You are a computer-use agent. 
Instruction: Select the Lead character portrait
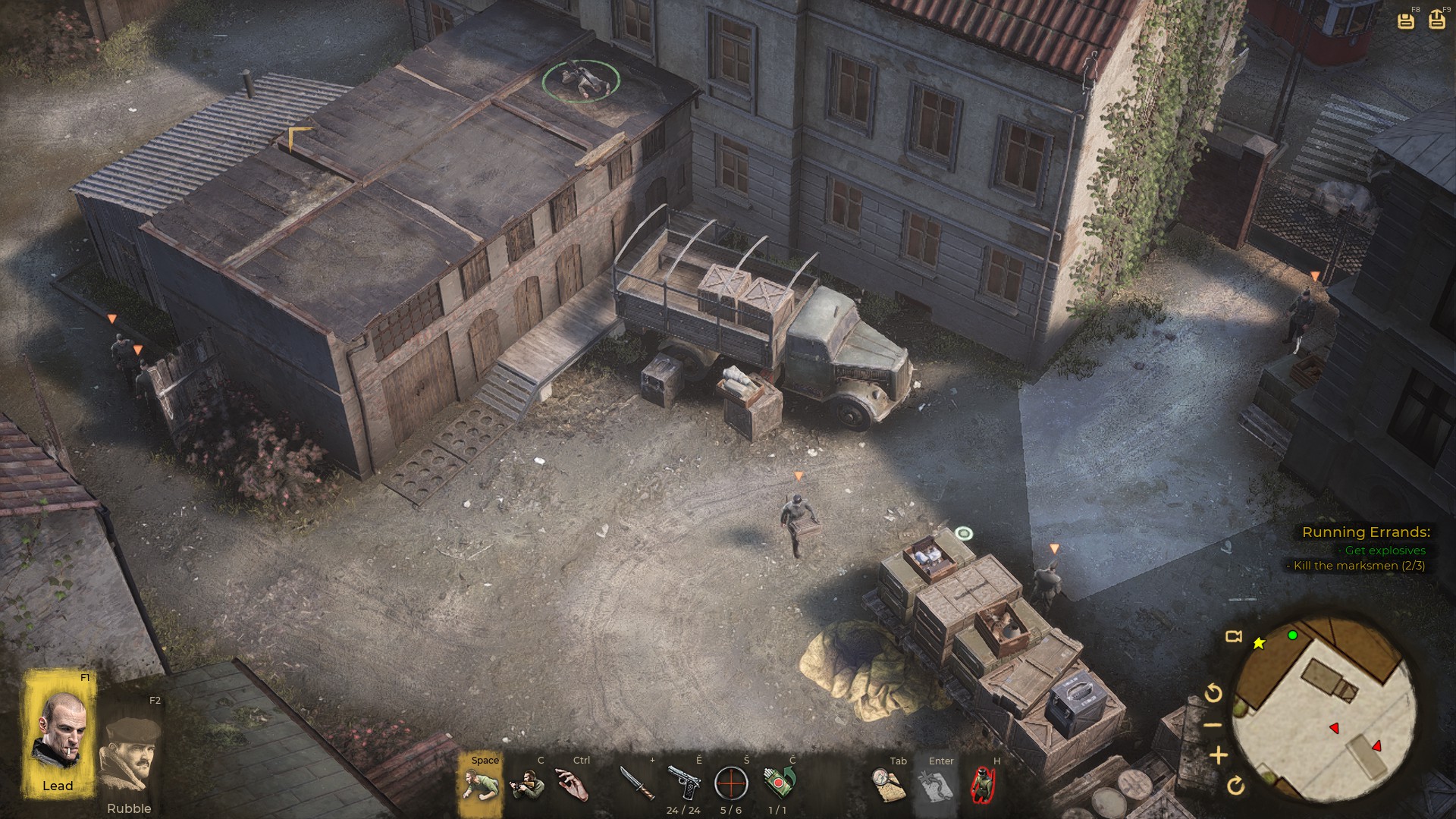pos(58,731)
